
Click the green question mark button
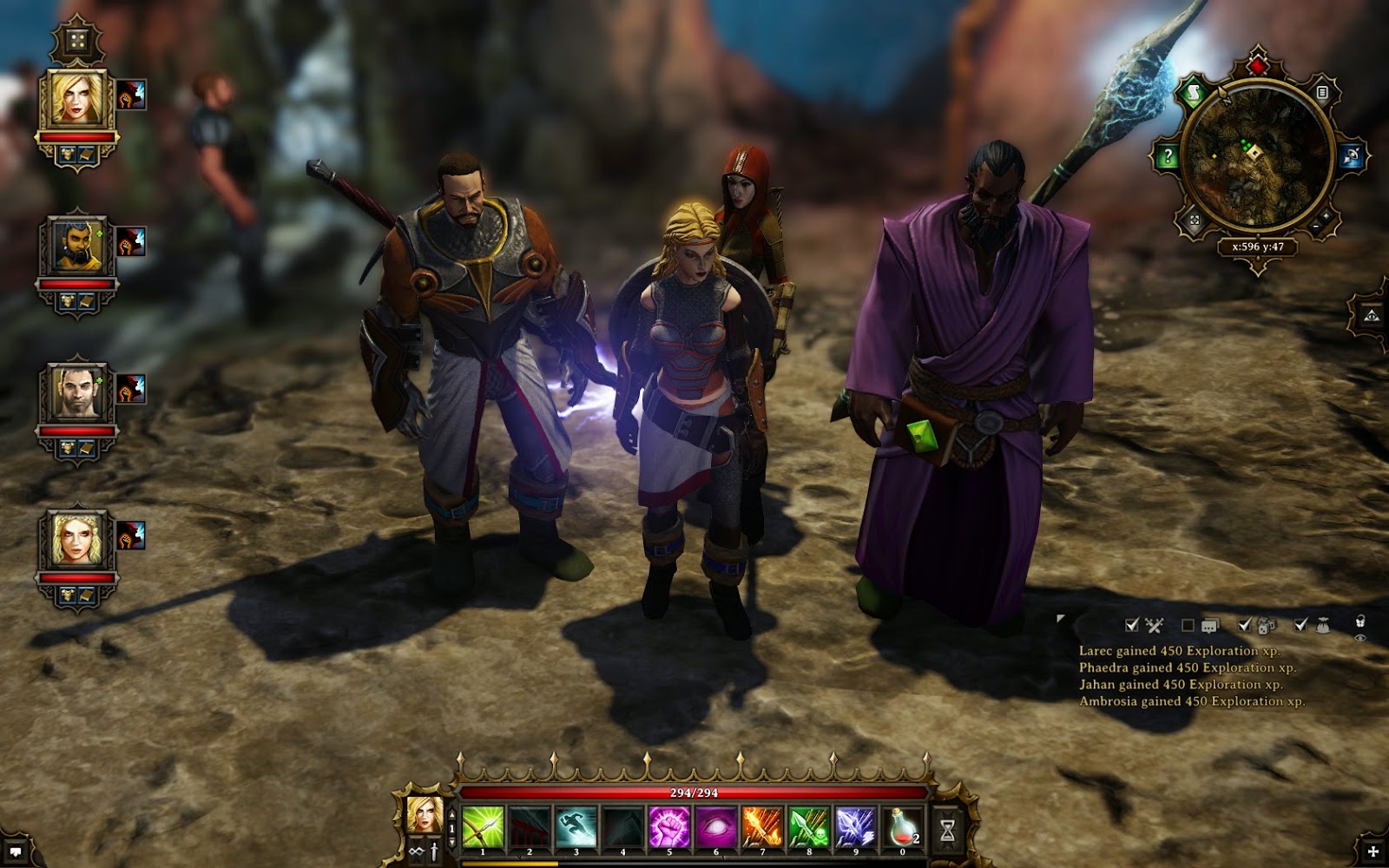click(1168, 157)
